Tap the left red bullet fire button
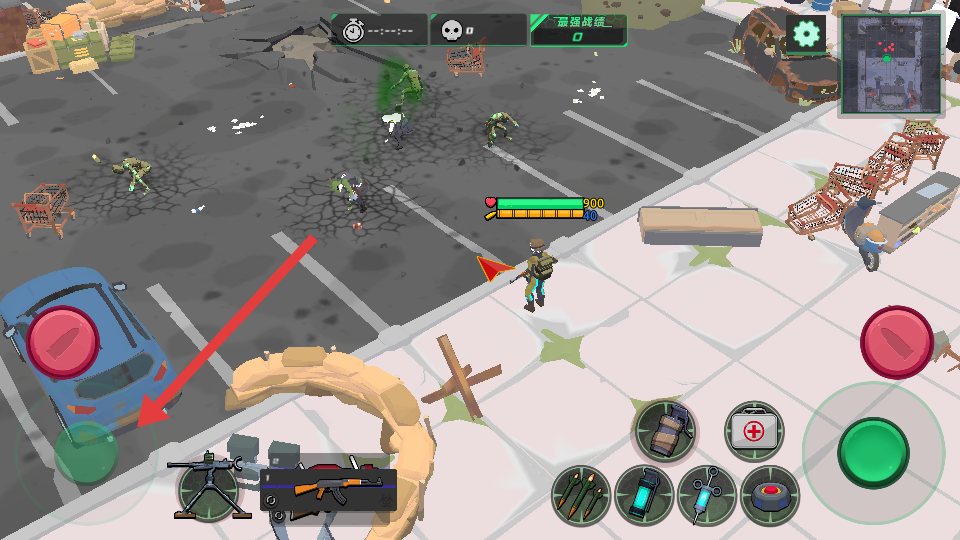Screen dimensions: 960x540 (64, 341)
